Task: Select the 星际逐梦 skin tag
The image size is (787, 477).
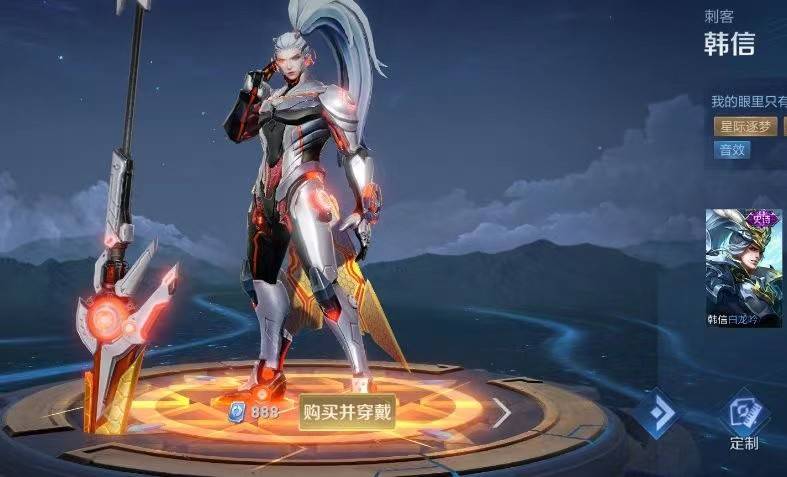Action: click(744, 127)
